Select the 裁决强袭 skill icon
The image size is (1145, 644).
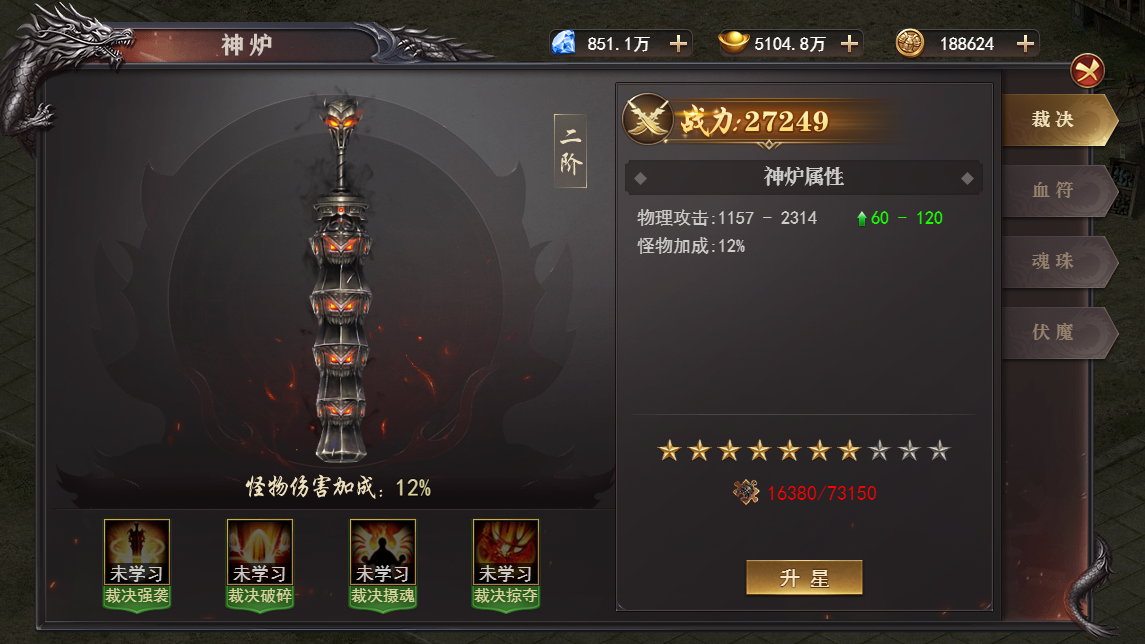(137, 552)
